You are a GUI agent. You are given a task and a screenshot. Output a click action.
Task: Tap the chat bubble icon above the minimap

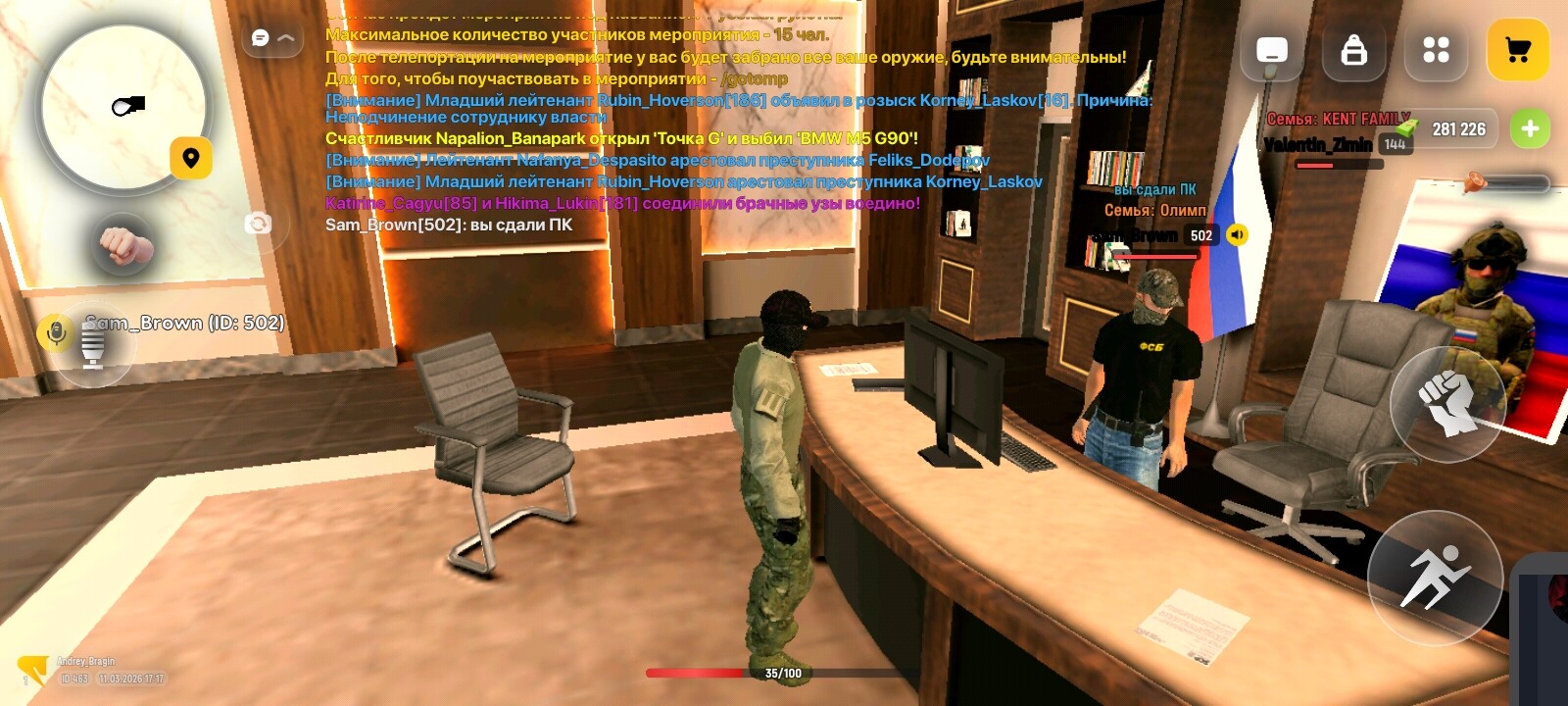point(258,36)
